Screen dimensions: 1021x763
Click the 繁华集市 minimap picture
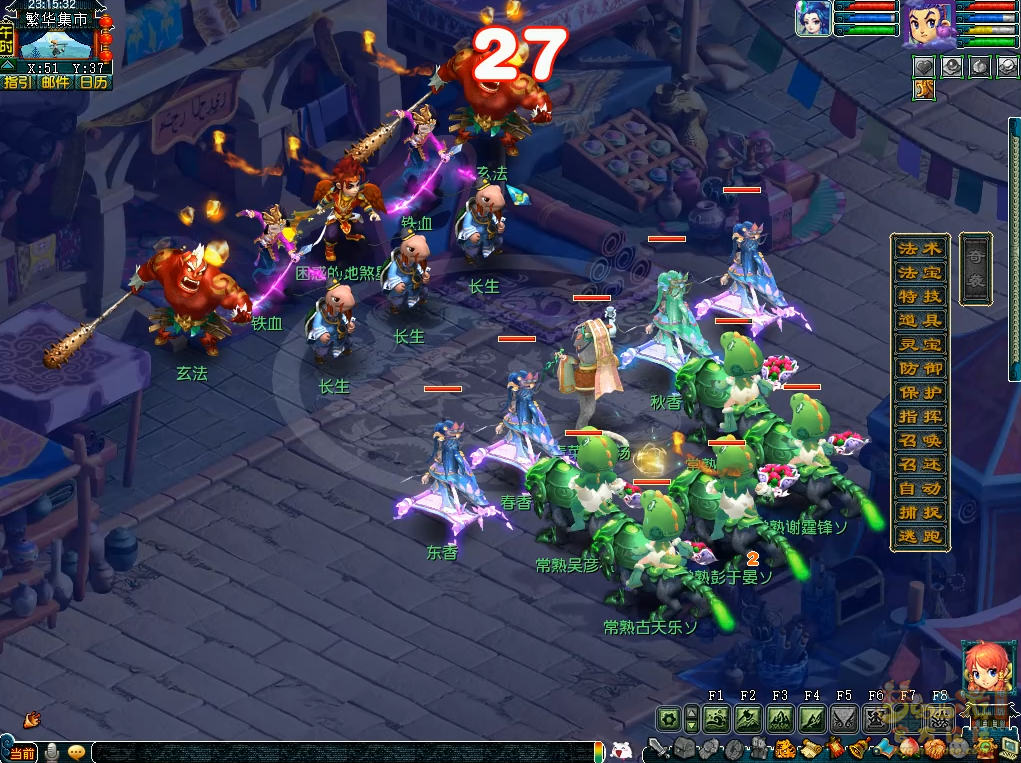[x=56, y=43]
